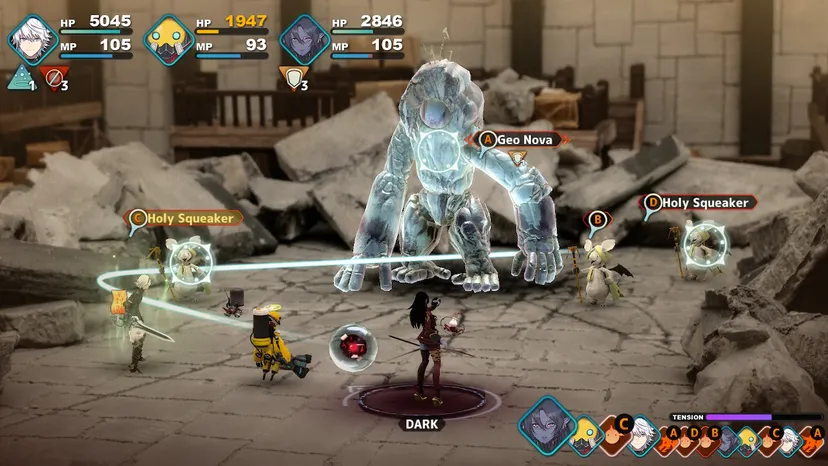The width and height of the screenshot is (828, 466).
Task: Inspect the red crossed-circle debuff icon
Action: pos(50,76)
